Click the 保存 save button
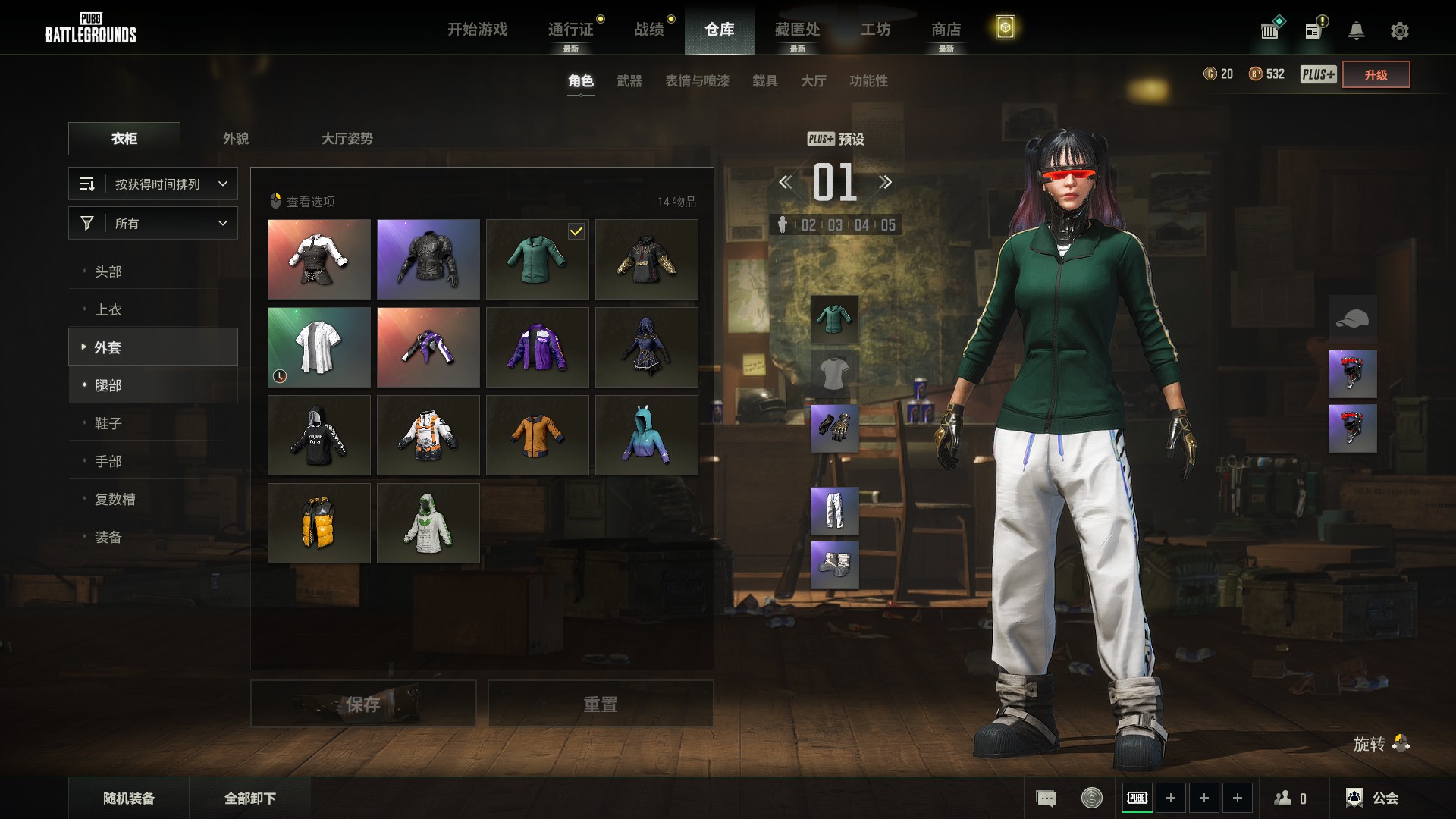 363,704
